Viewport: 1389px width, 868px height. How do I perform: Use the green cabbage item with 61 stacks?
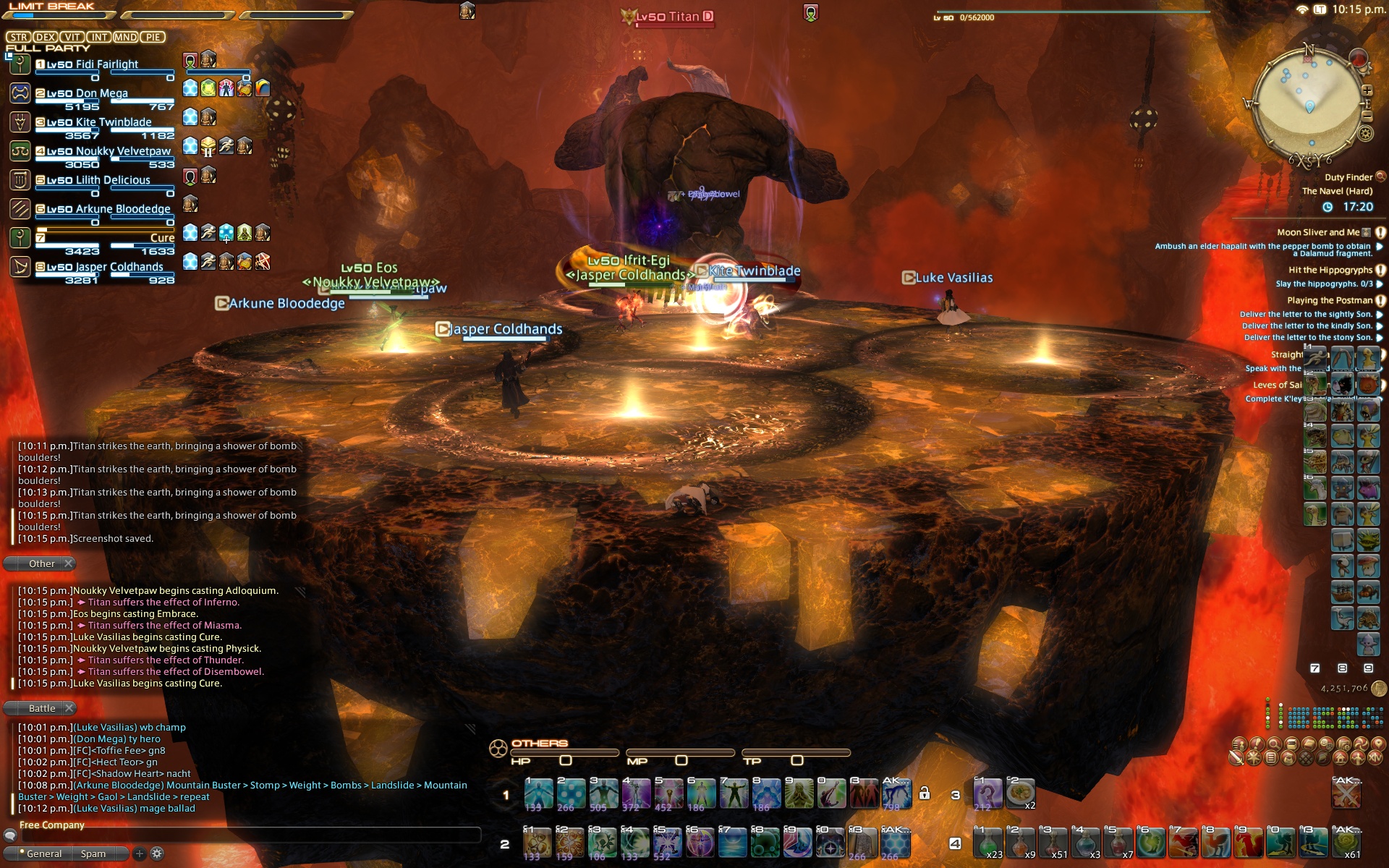tap(1346, 843)
